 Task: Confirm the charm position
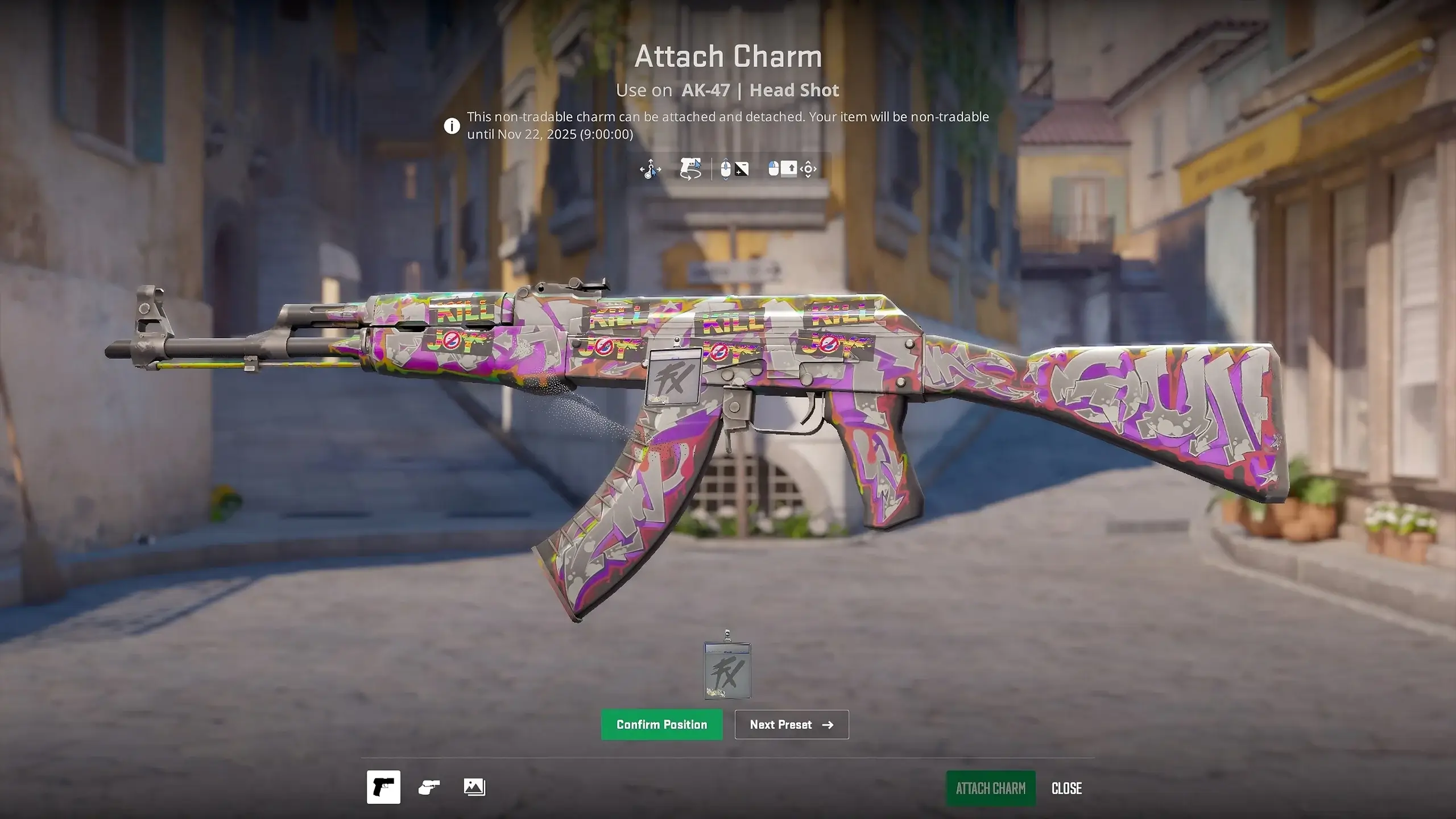[661, 725]
